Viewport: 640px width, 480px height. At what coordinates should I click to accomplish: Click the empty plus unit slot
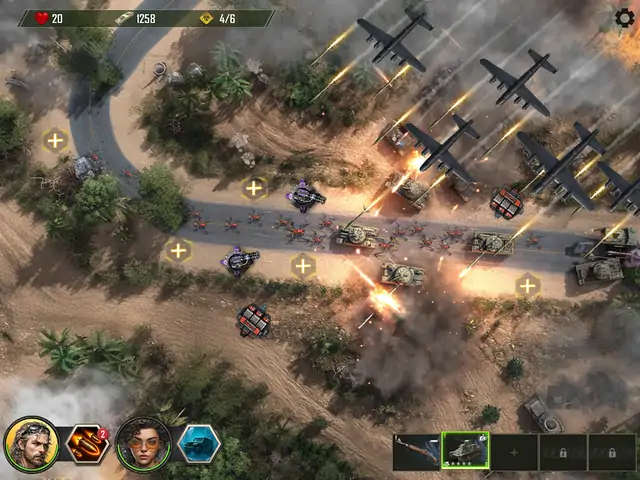click(514, 452)
